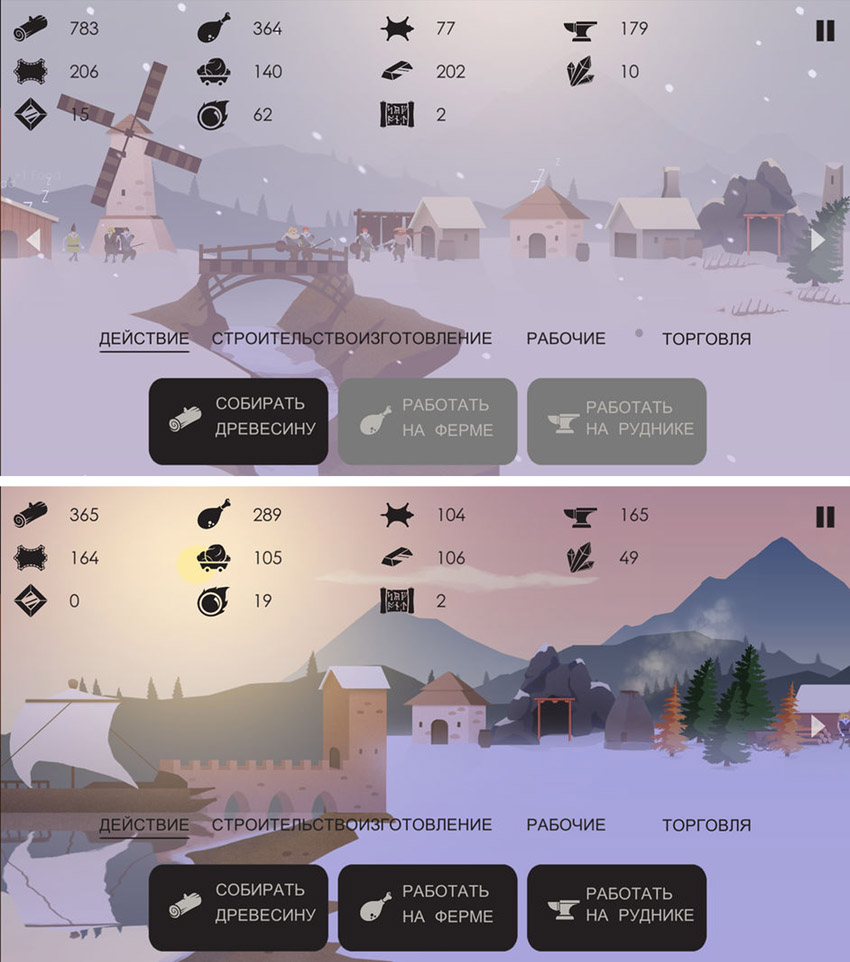Choose the Действие tab in the windmill screenshot

point(144,338)
